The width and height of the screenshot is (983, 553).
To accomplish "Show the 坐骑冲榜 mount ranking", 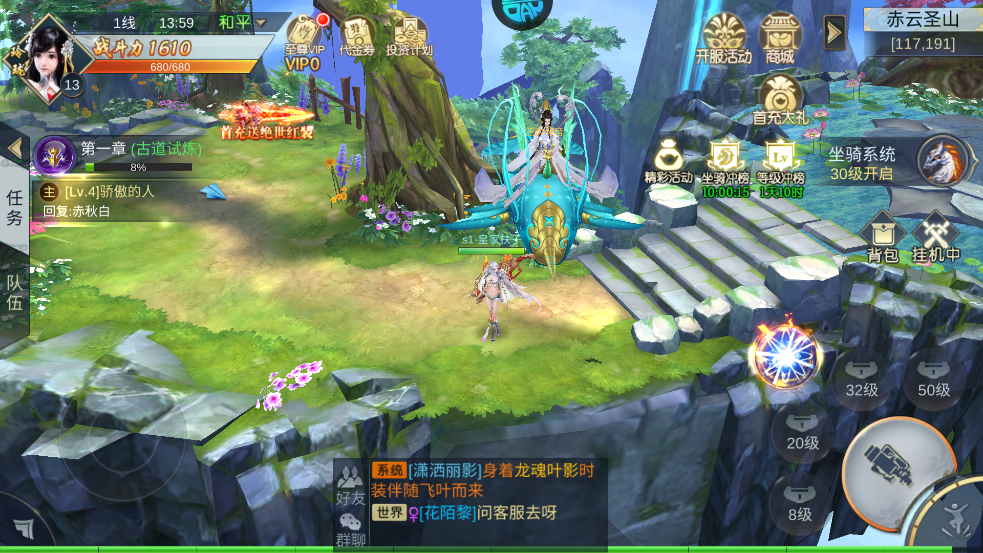I will click(x=724, y=160).
